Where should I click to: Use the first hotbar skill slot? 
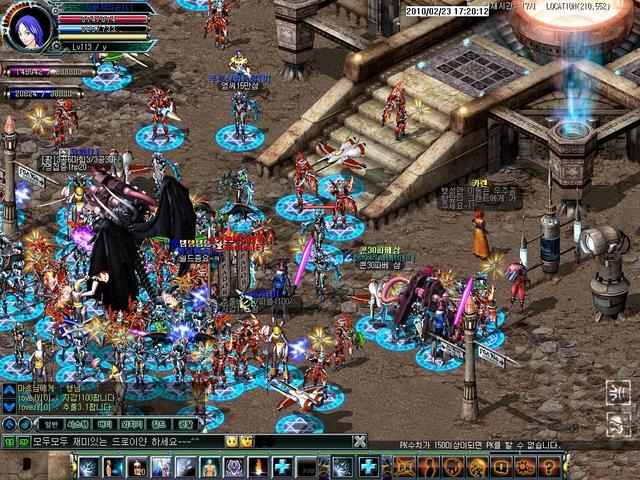coord(90,467)
